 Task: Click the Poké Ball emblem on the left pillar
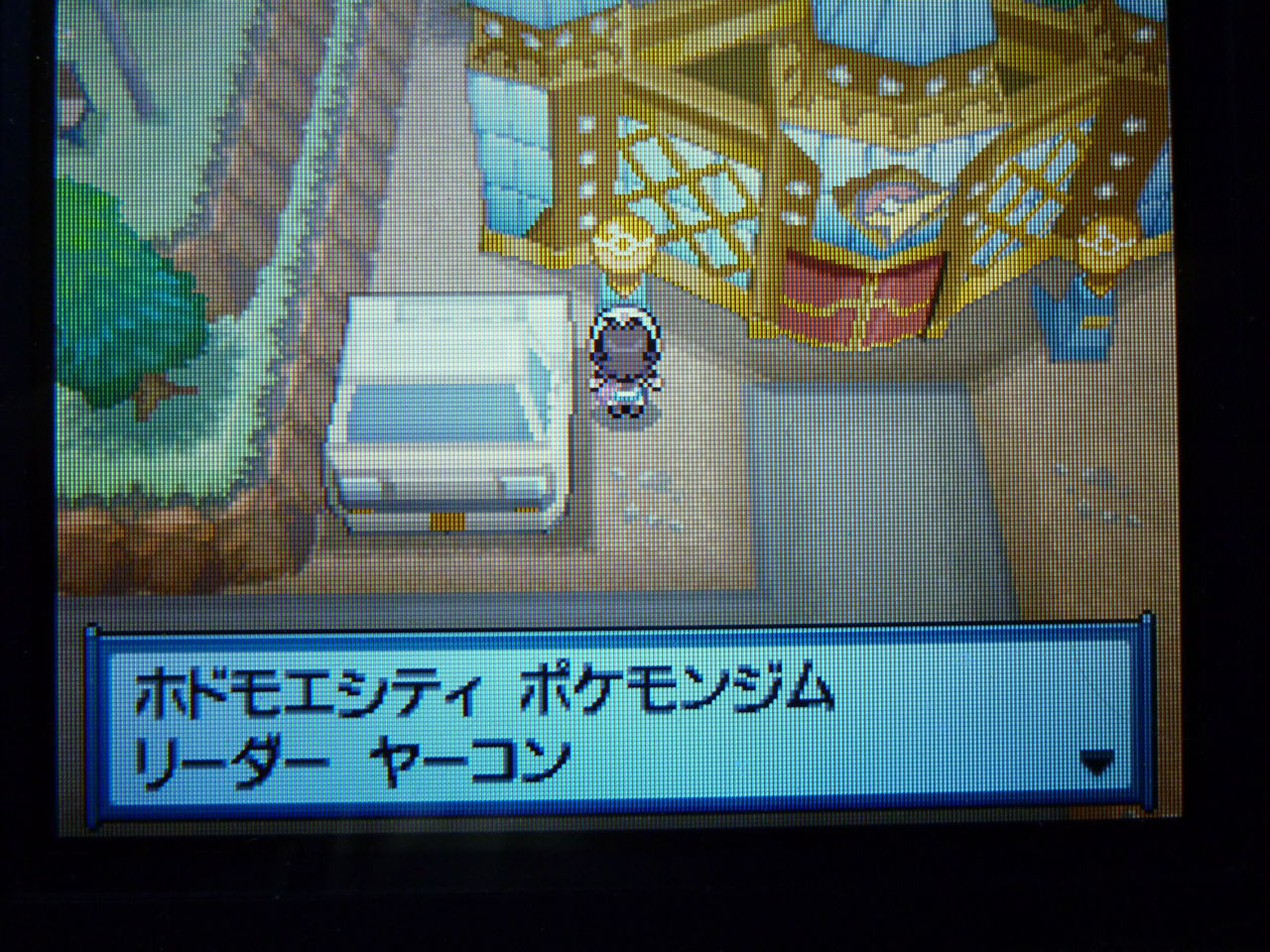625,243
